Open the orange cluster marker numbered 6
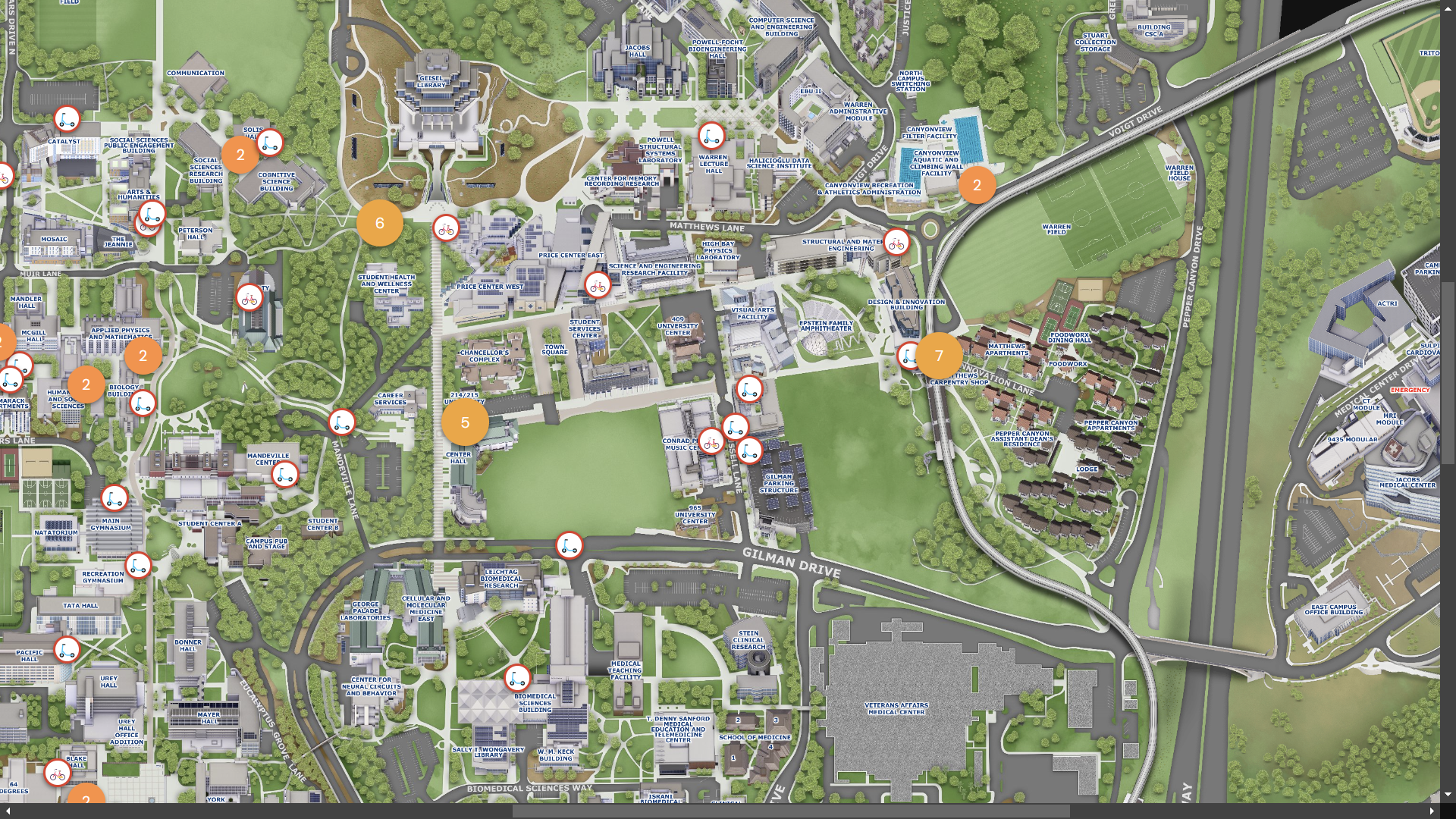The width and height of the screenshot is (1456, 819). coord(379,223)
